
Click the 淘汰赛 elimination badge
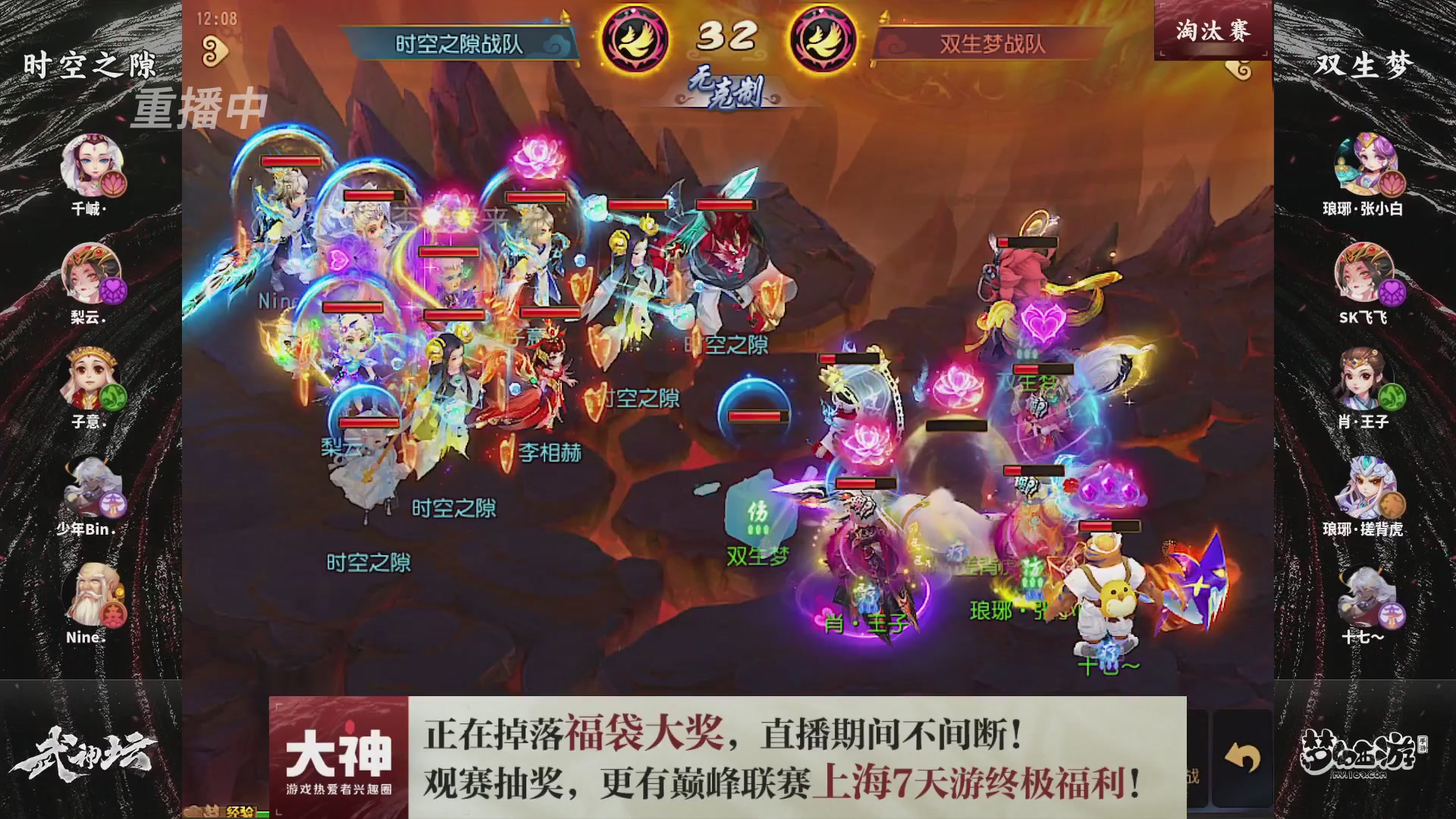pos(1213,30)
